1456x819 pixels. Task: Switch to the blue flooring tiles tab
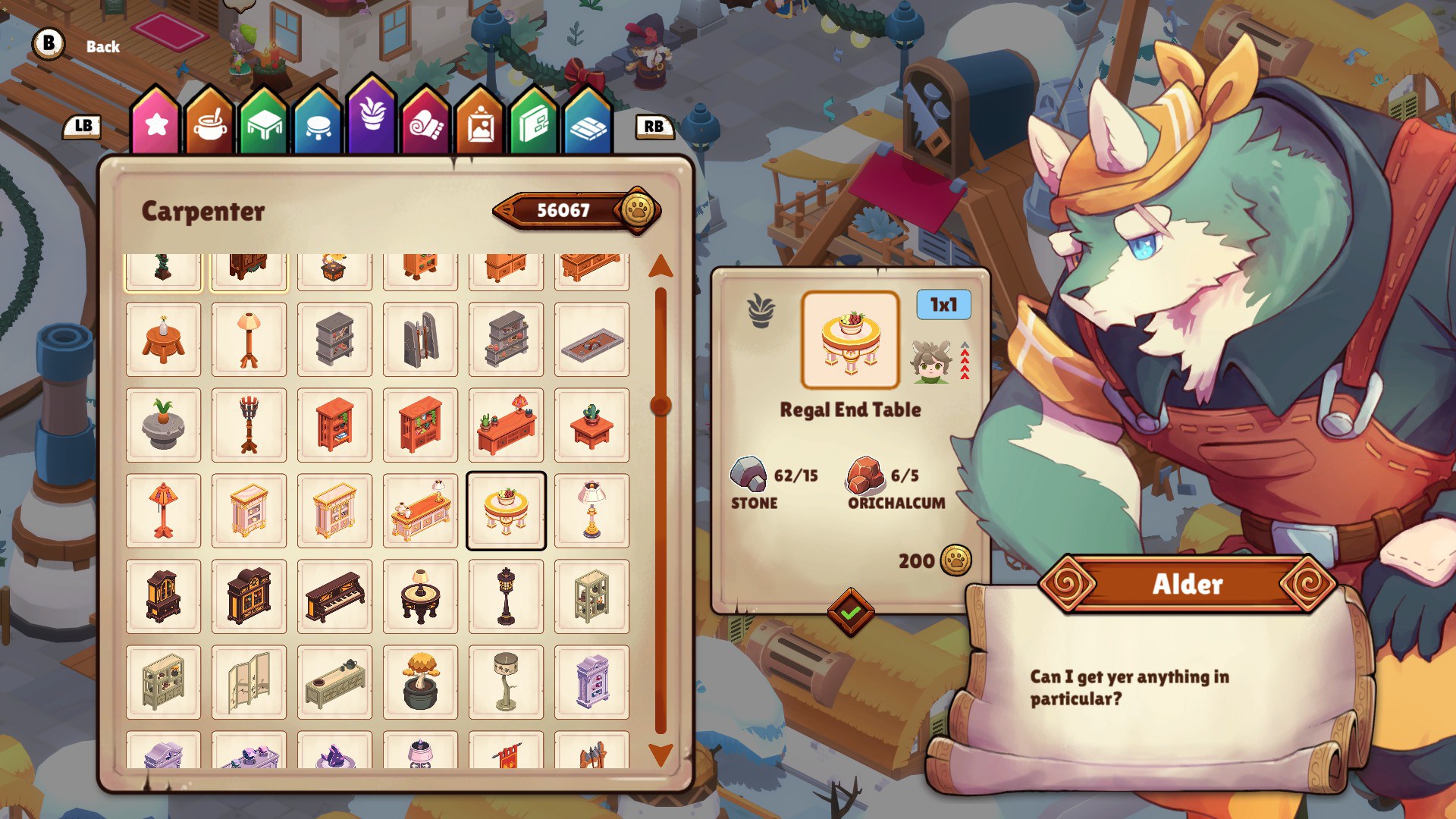pos(588,124)
